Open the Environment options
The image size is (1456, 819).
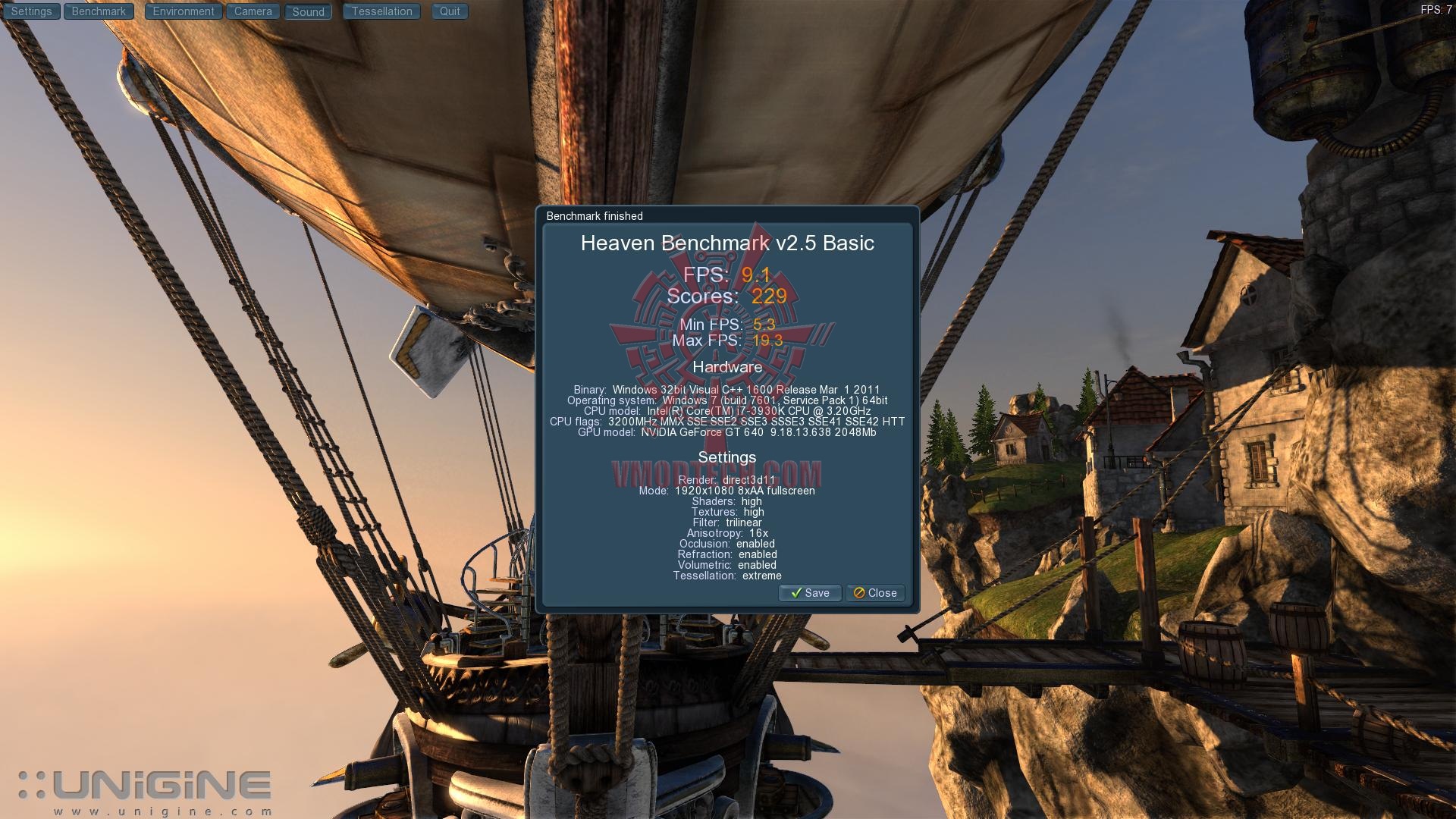tap(184, 11)
